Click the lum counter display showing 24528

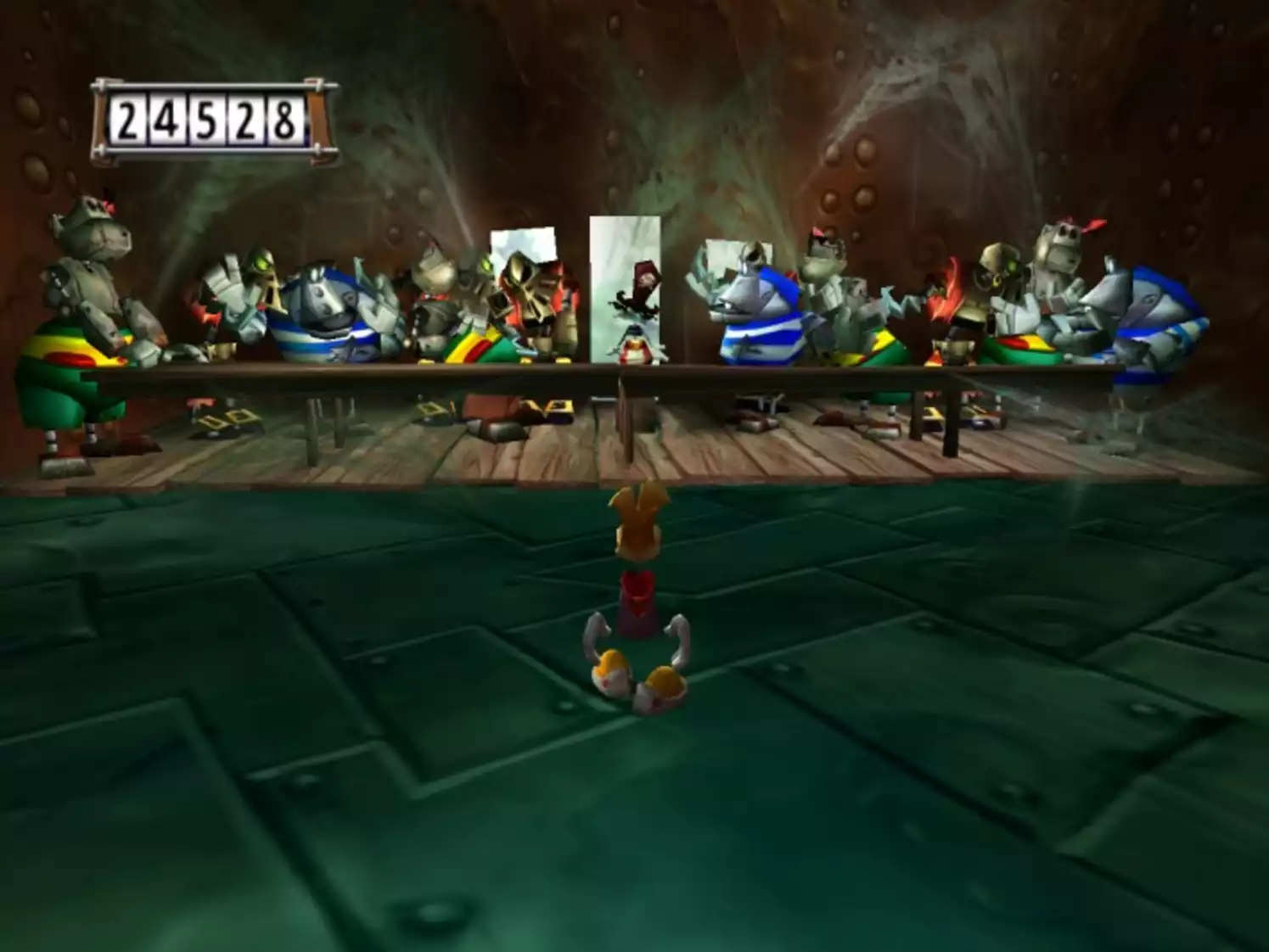(210, 117)
